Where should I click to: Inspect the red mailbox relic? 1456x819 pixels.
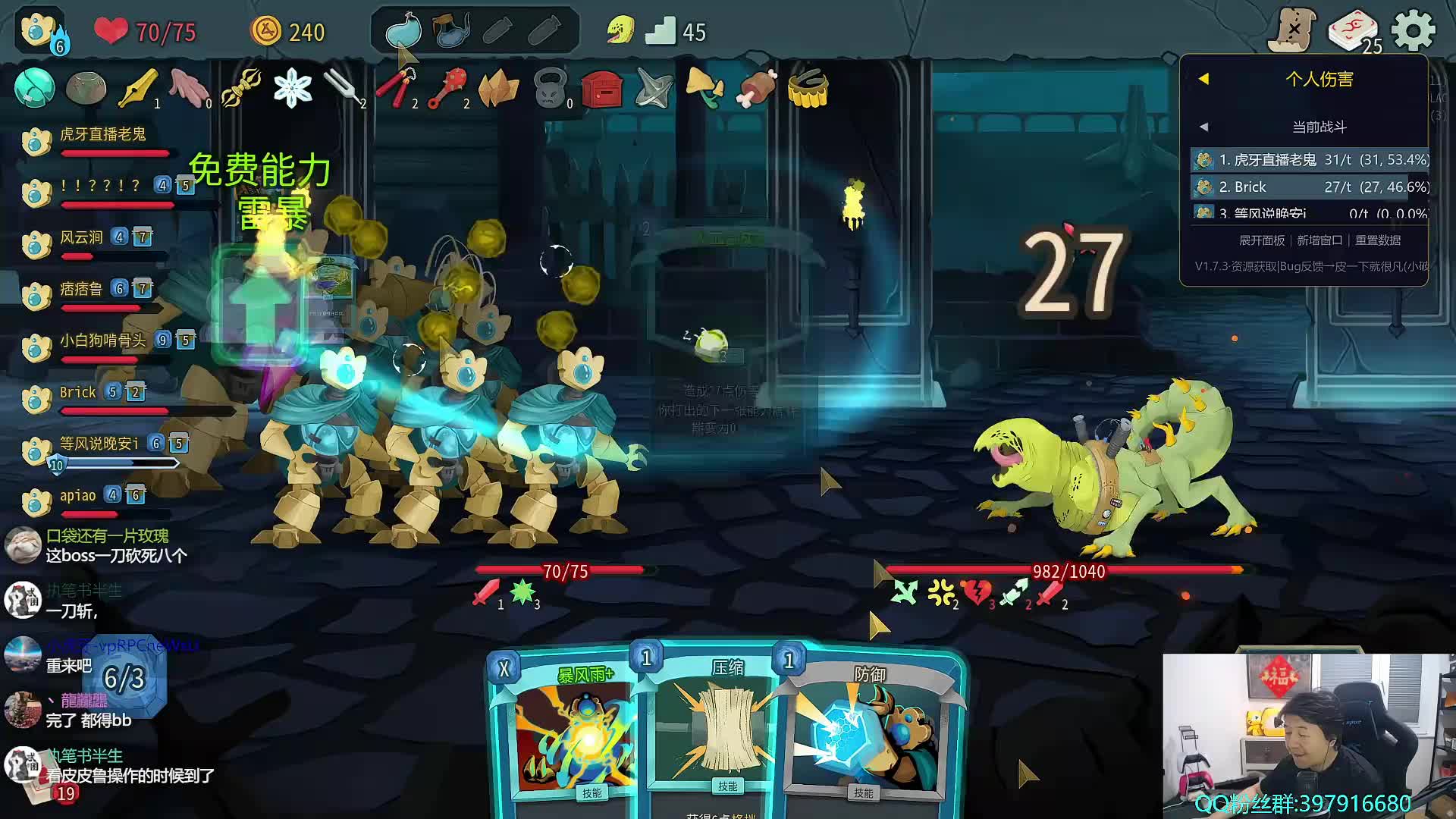click(602, 89)
